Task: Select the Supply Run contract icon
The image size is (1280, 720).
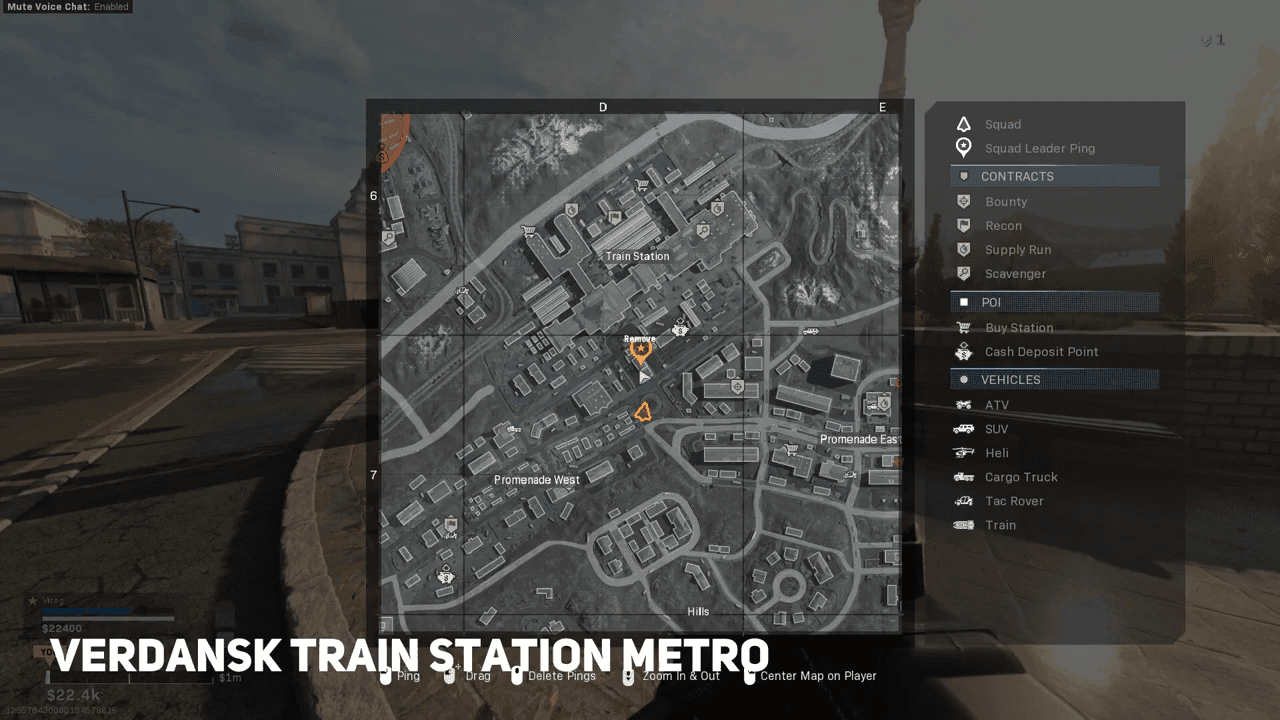Action: 961,249
